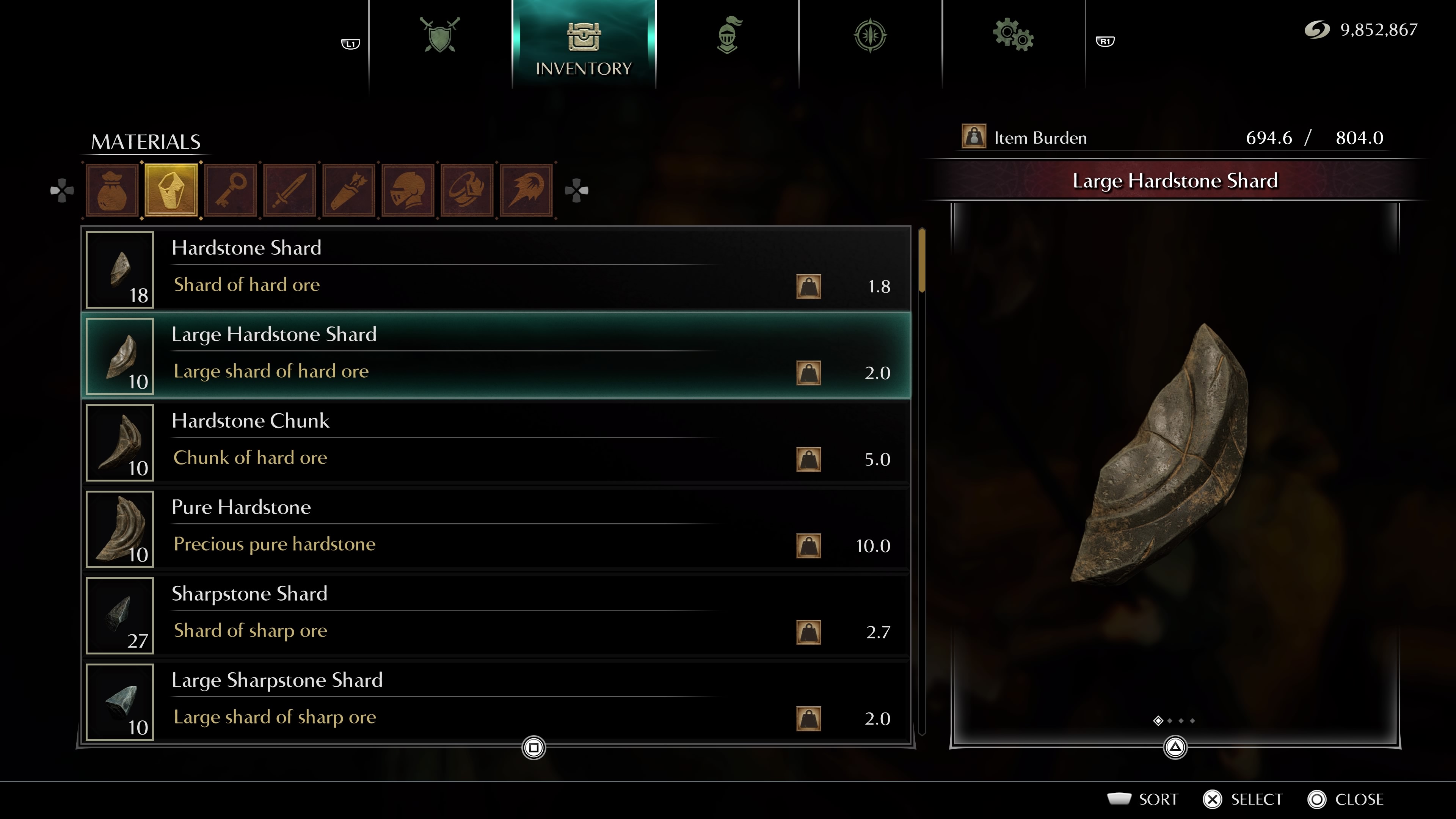Open the quiver ammunition category
Image resolution: width=1456 pixels, height=819 pixels.
tap(349, 190)
